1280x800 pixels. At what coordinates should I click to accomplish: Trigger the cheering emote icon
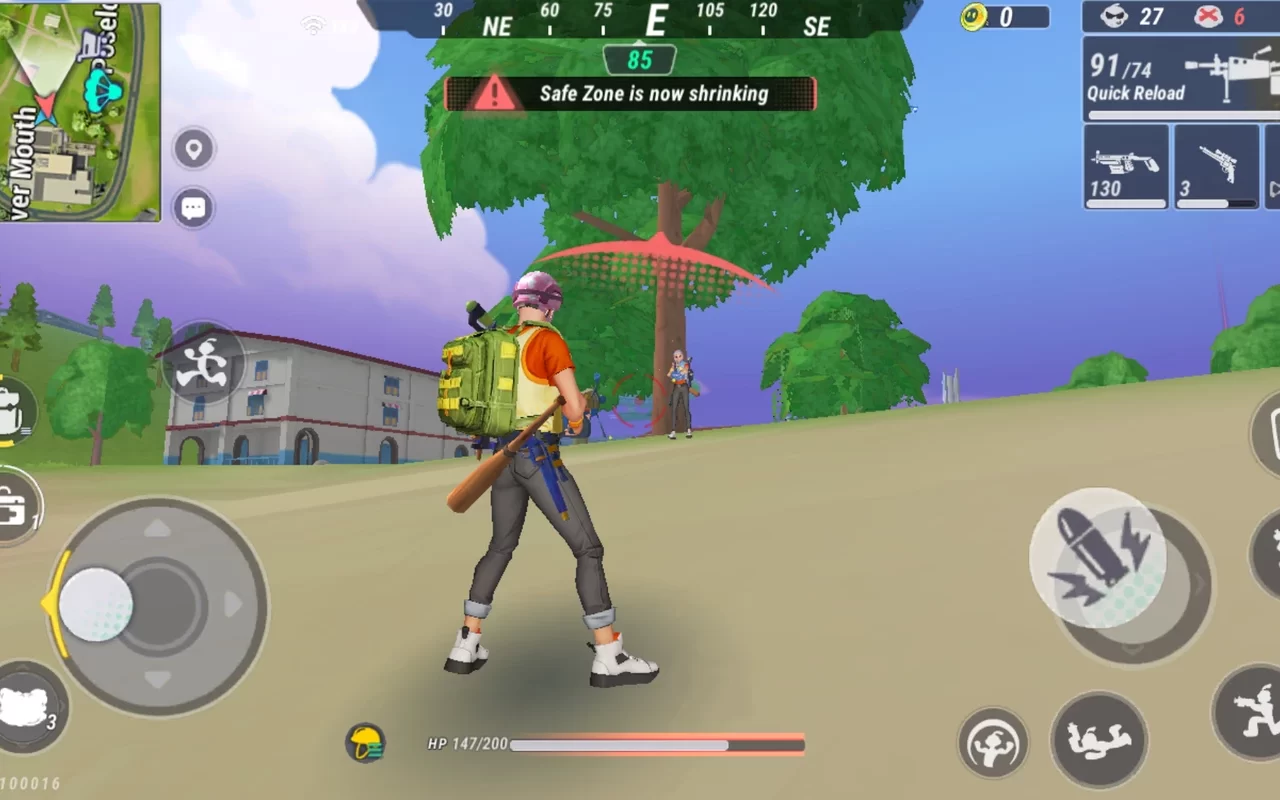(x=993, y=743)
